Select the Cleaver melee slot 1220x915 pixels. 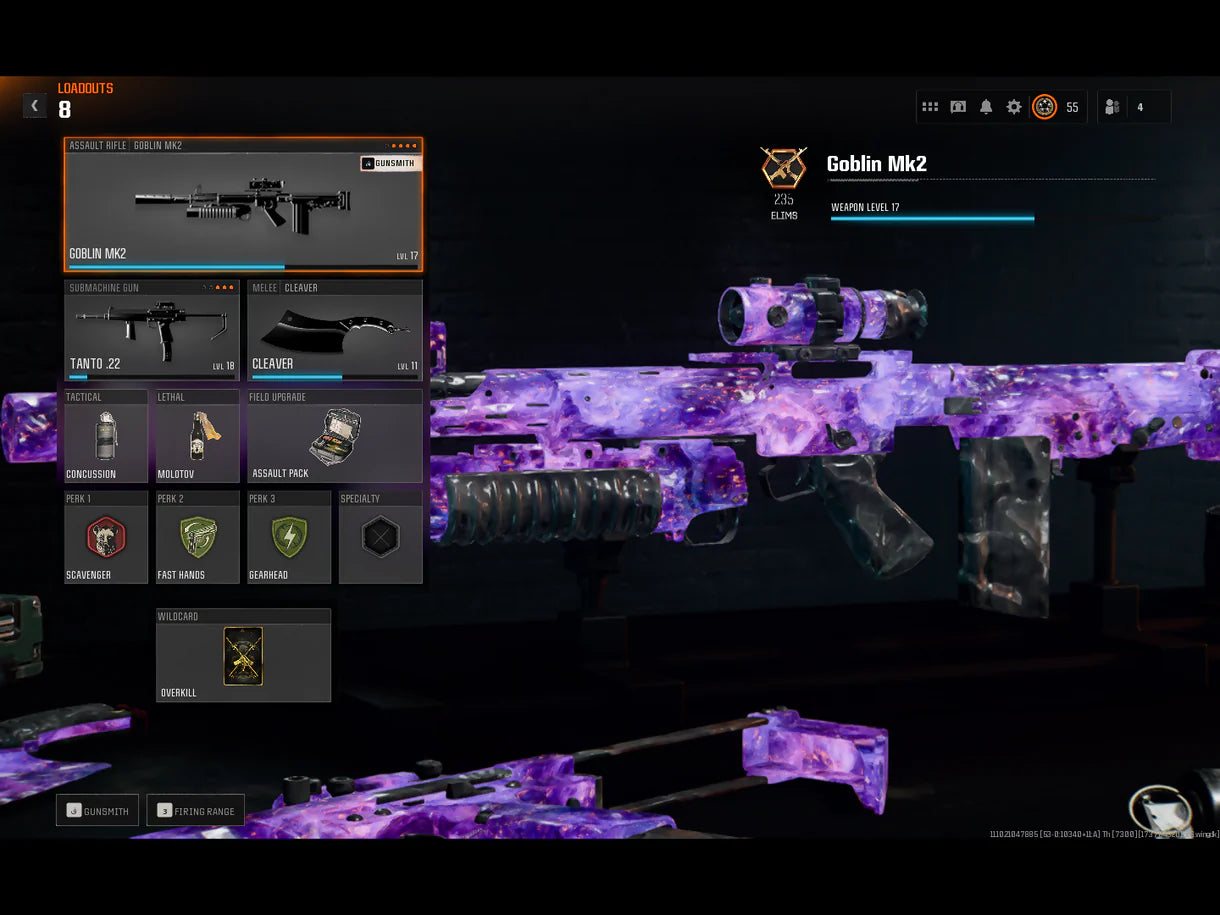(x=335, y=331)
